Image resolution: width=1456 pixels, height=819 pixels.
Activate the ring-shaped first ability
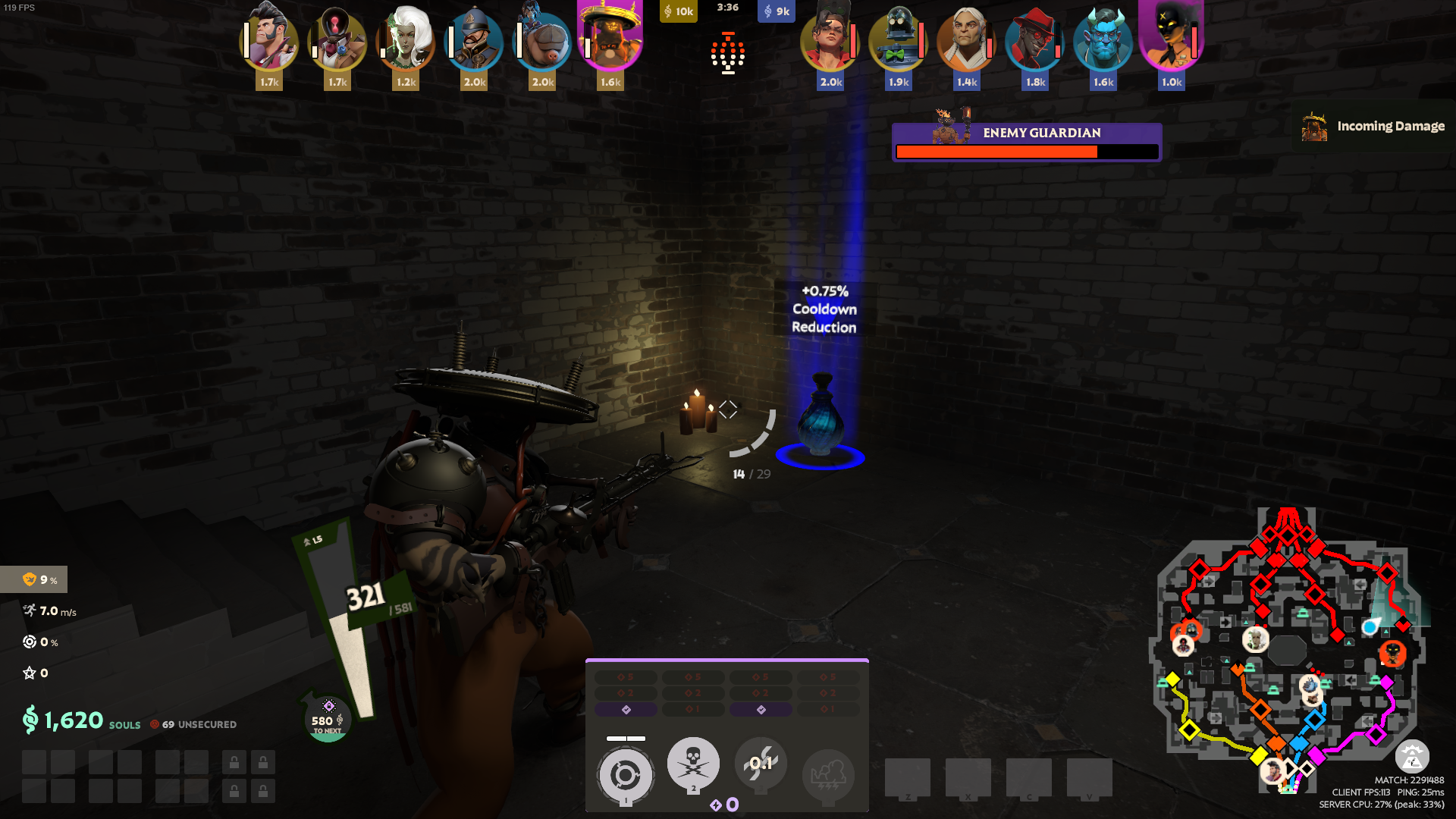pyautogui.click(x=626, y=775)
